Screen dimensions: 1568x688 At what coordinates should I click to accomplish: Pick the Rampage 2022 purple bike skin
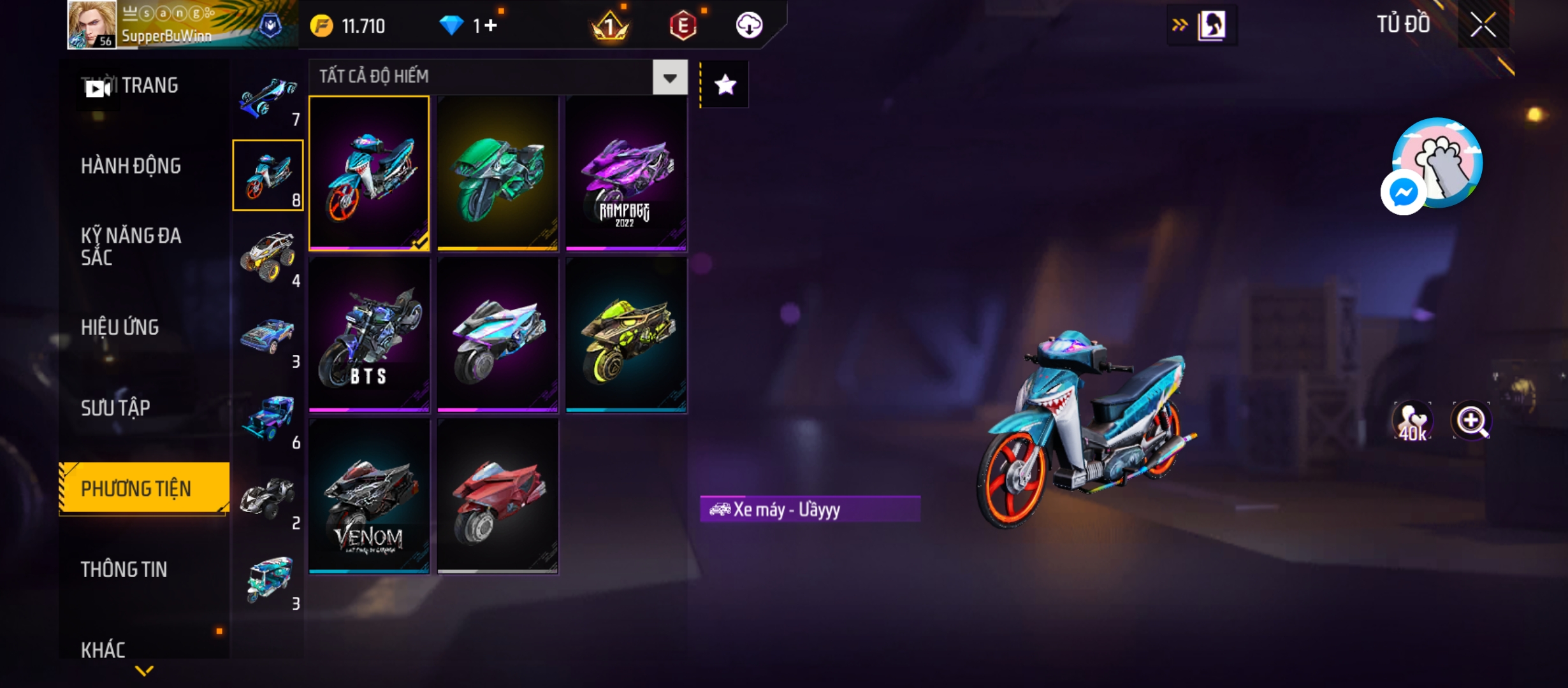[626, 173]
